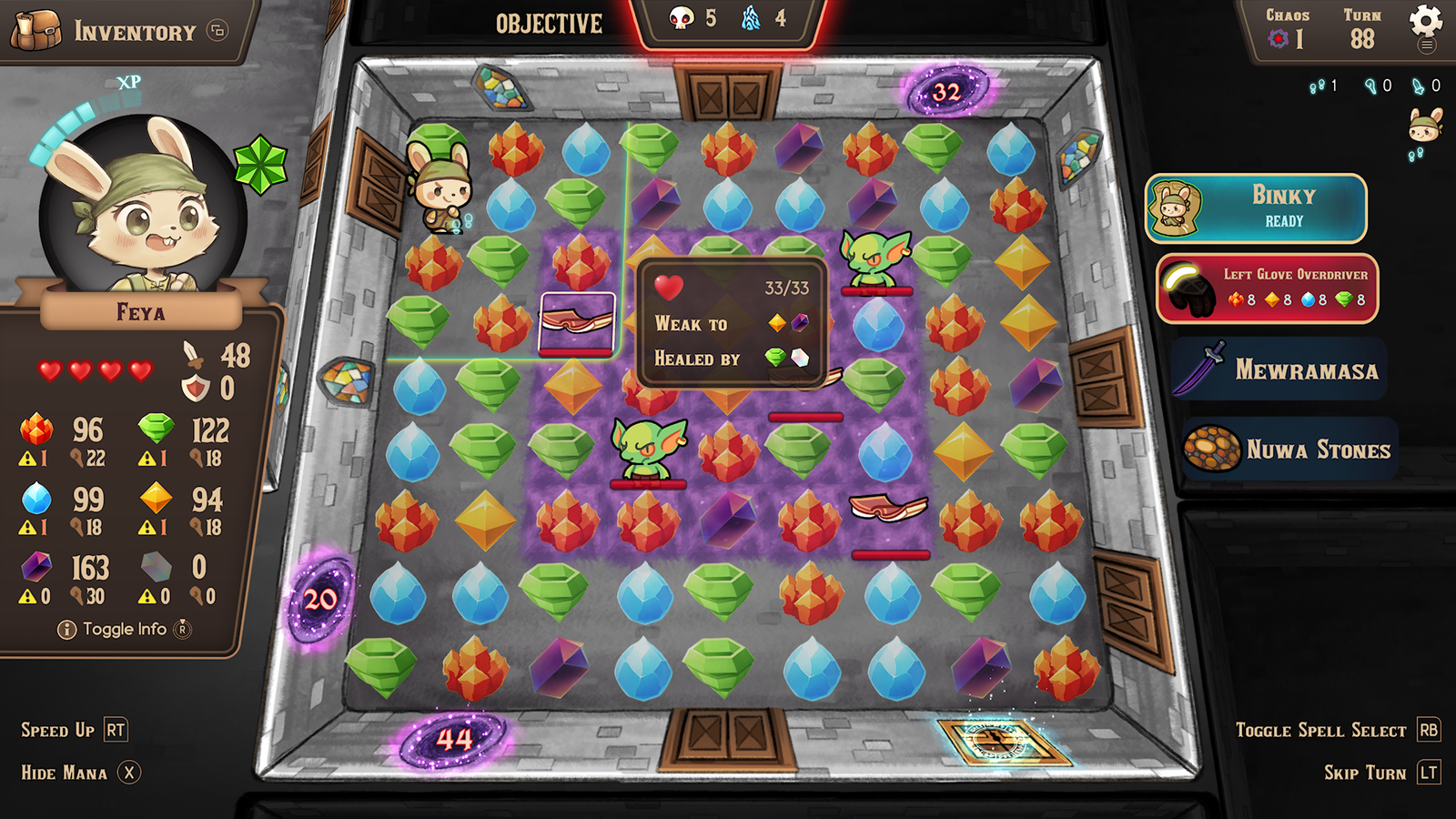The image size is (1456, 819).
Task: Select the purple portal tile numbered 32
Action: click(x=946, y=91)
